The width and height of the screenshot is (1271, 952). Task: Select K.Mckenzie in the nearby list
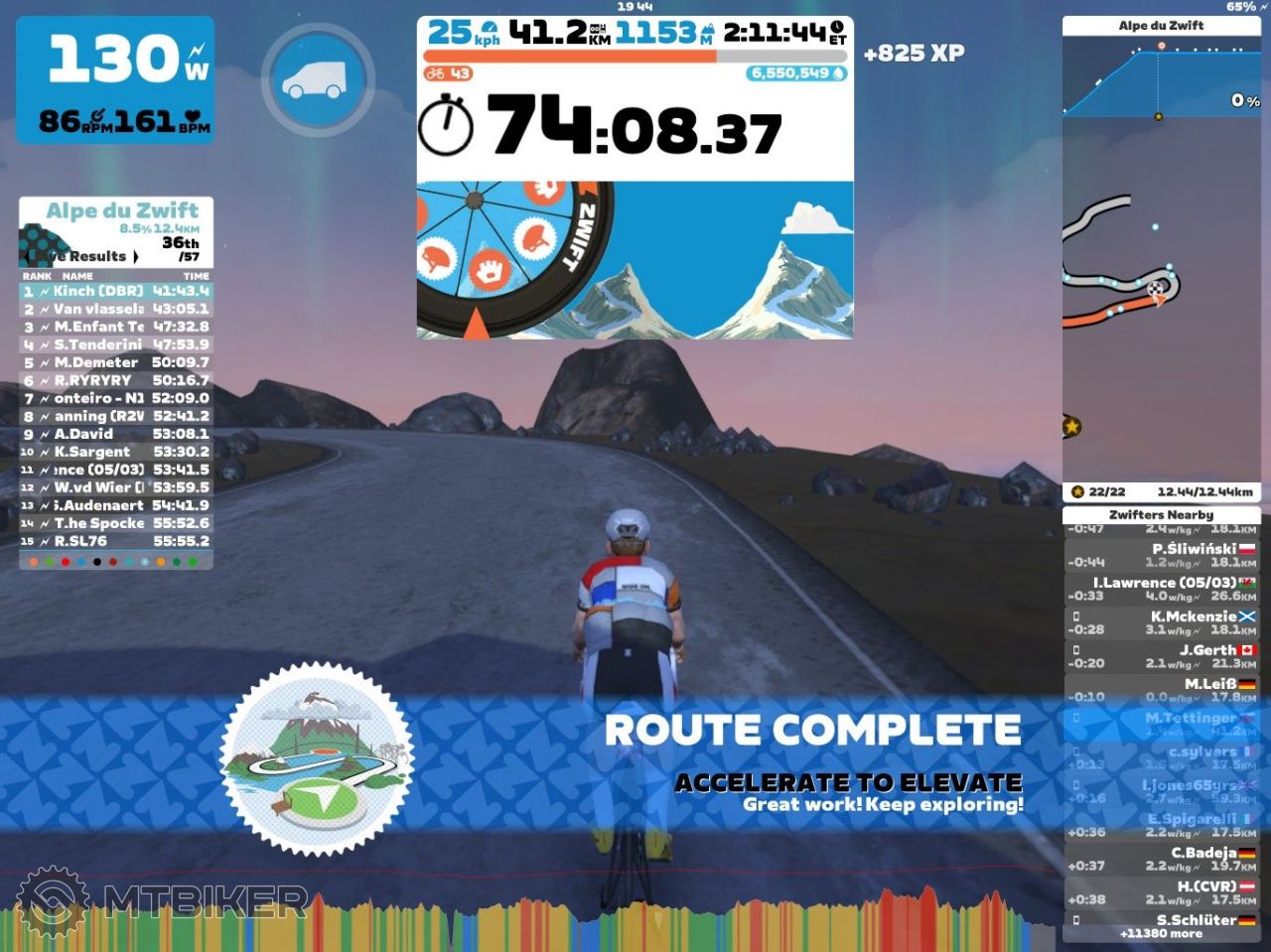point(1161,622)
